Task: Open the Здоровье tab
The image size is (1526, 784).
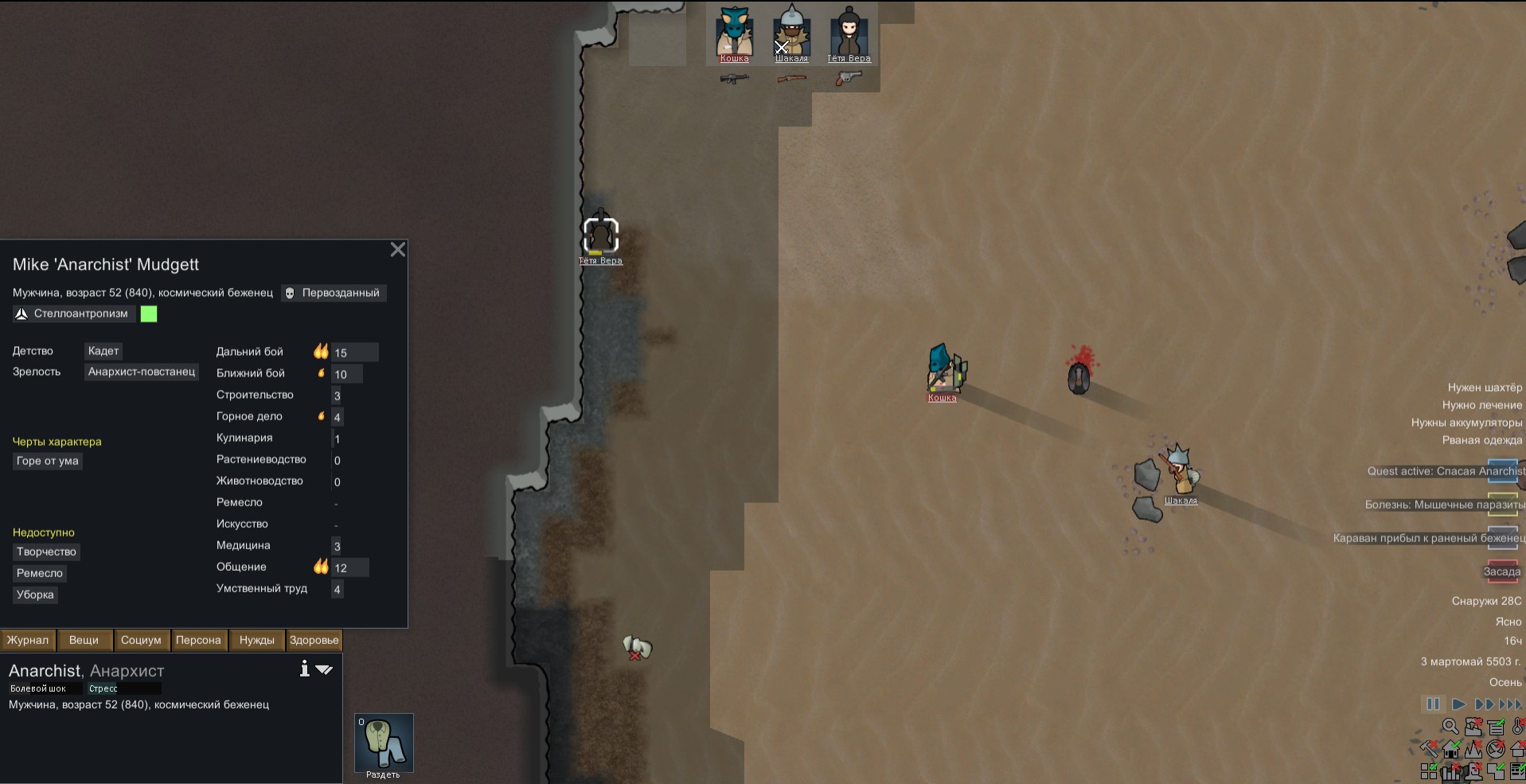Action: (x=314, y=640)
